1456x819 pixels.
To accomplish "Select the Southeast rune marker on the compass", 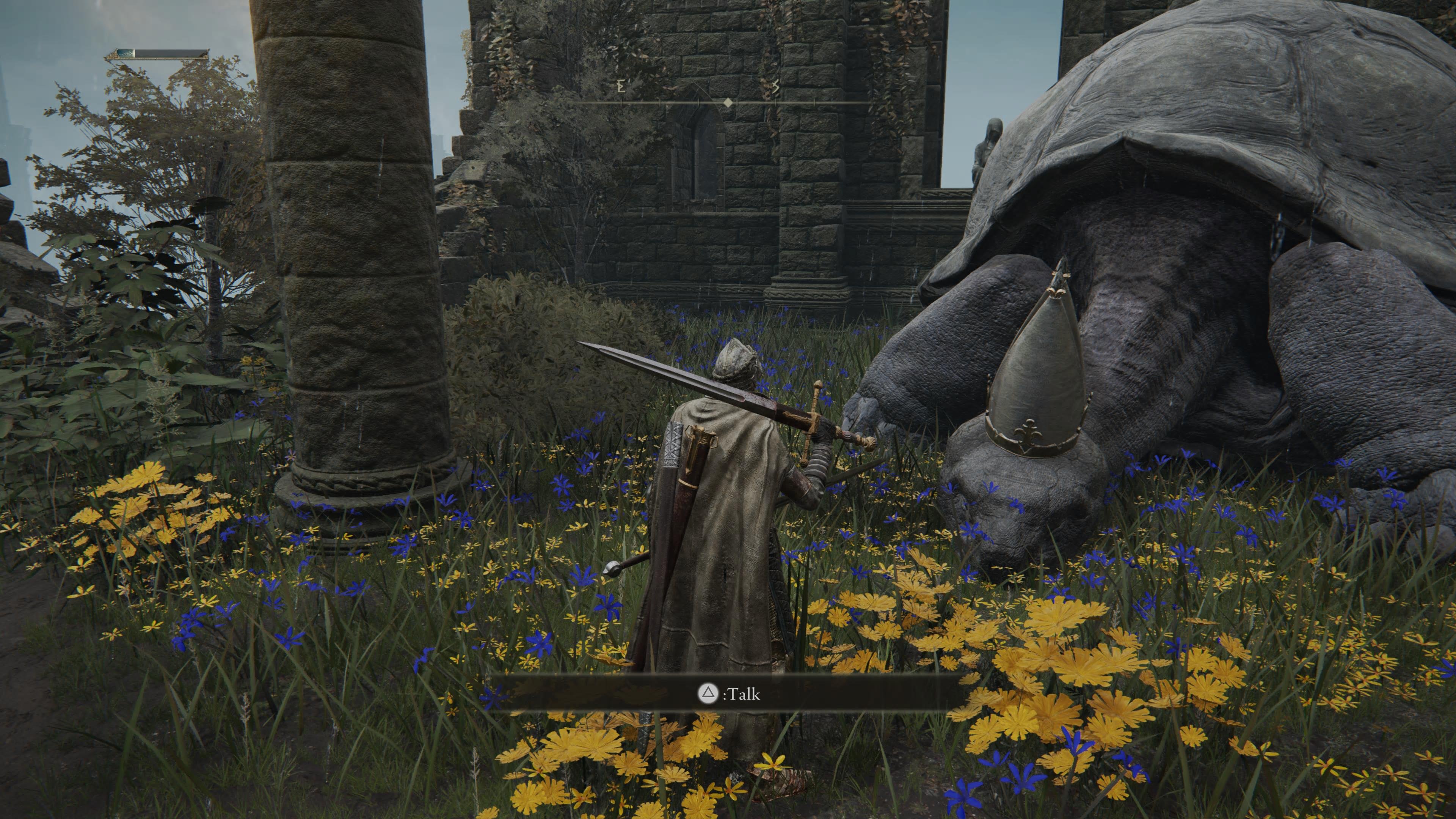I will pyautogui.click(x=775, y=86).
